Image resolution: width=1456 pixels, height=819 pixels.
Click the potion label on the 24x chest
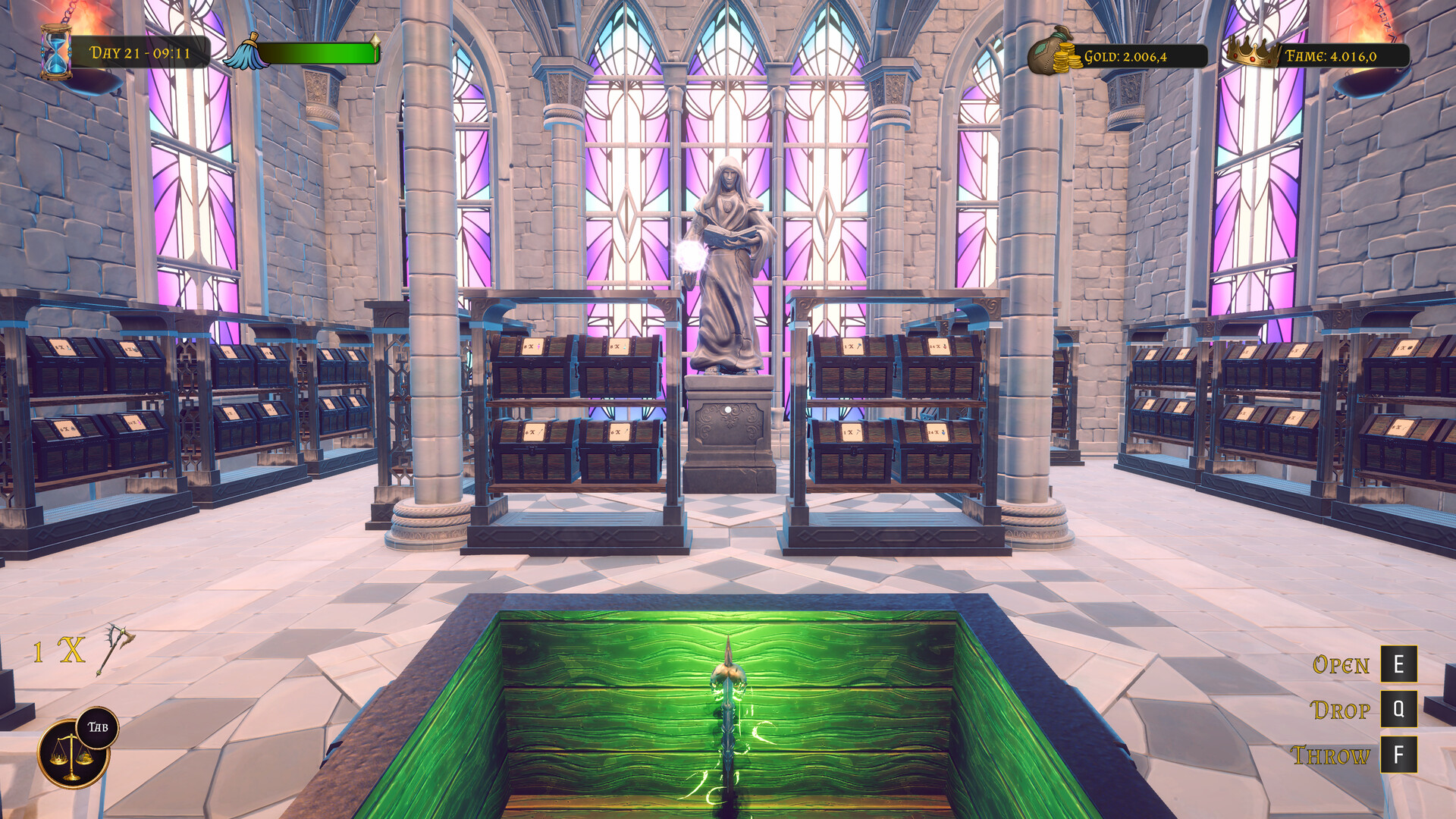939,347
